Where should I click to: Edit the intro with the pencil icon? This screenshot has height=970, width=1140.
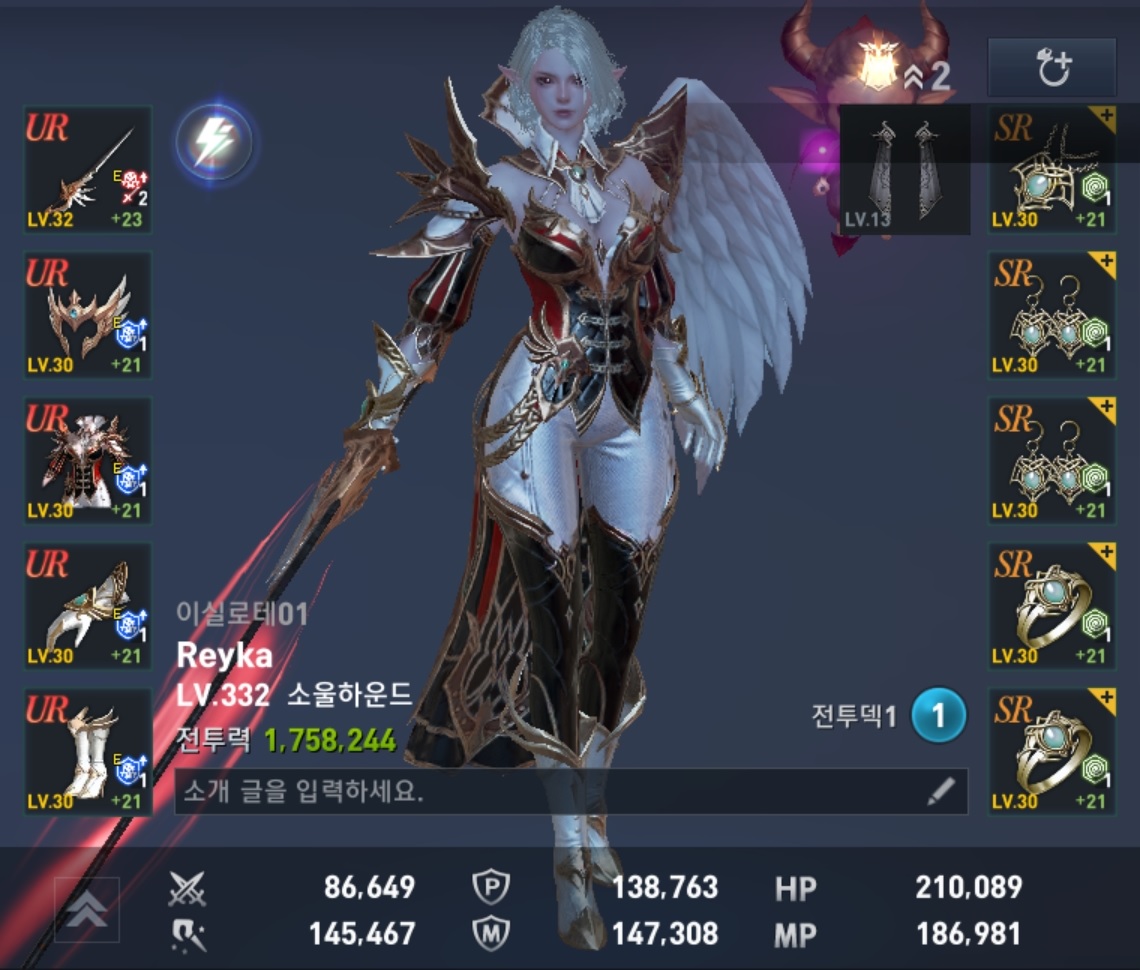click(940, 792)
